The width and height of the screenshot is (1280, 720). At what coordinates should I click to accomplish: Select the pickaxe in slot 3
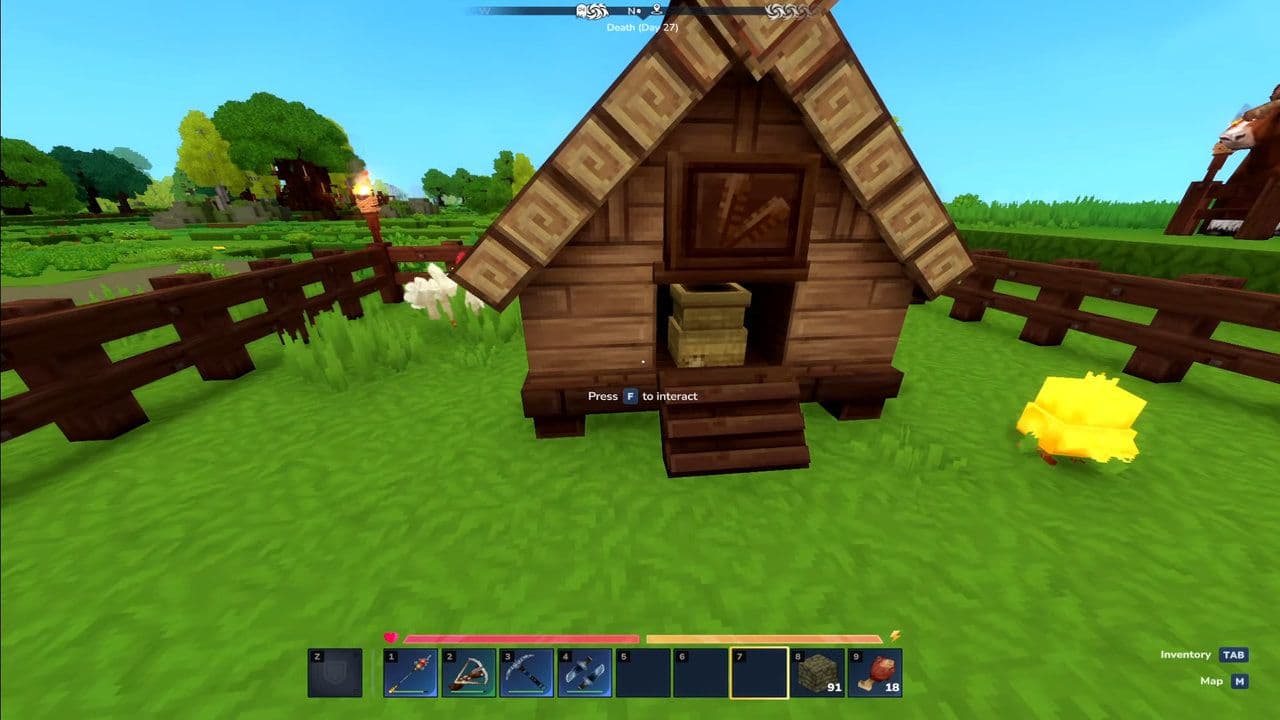point(527,674)
